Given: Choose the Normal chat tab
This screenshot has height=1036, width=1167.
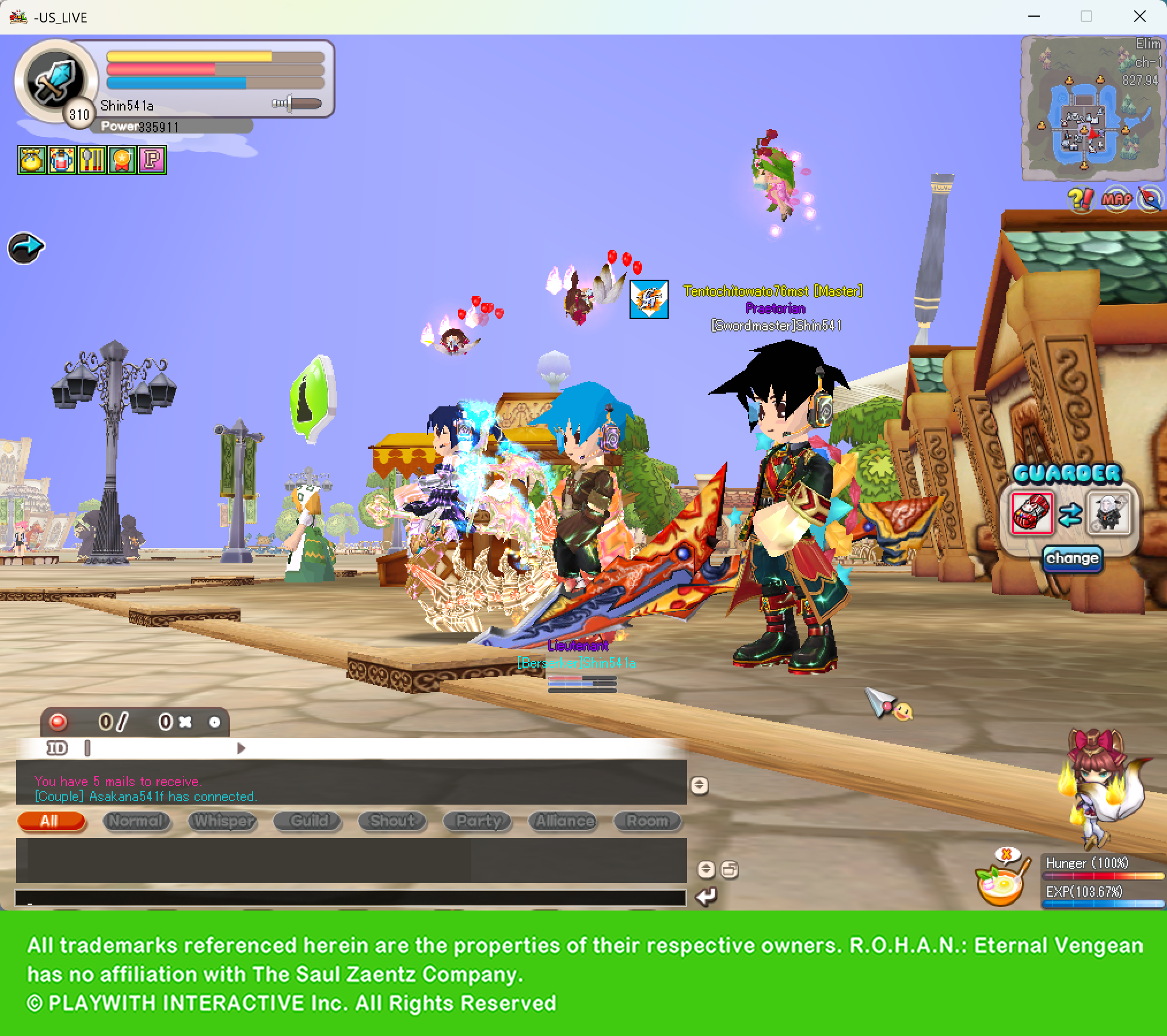Looking at the screenshot, I should point(137,821).
